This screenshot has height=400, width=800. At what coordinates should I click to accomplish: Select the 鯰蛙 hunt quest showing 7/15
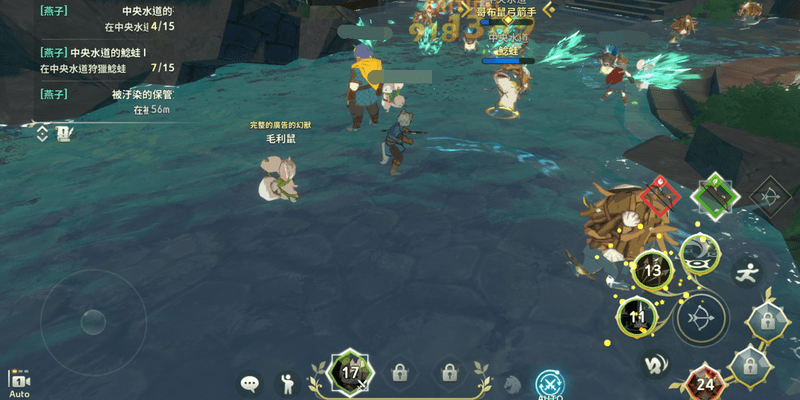pos(100,59)
